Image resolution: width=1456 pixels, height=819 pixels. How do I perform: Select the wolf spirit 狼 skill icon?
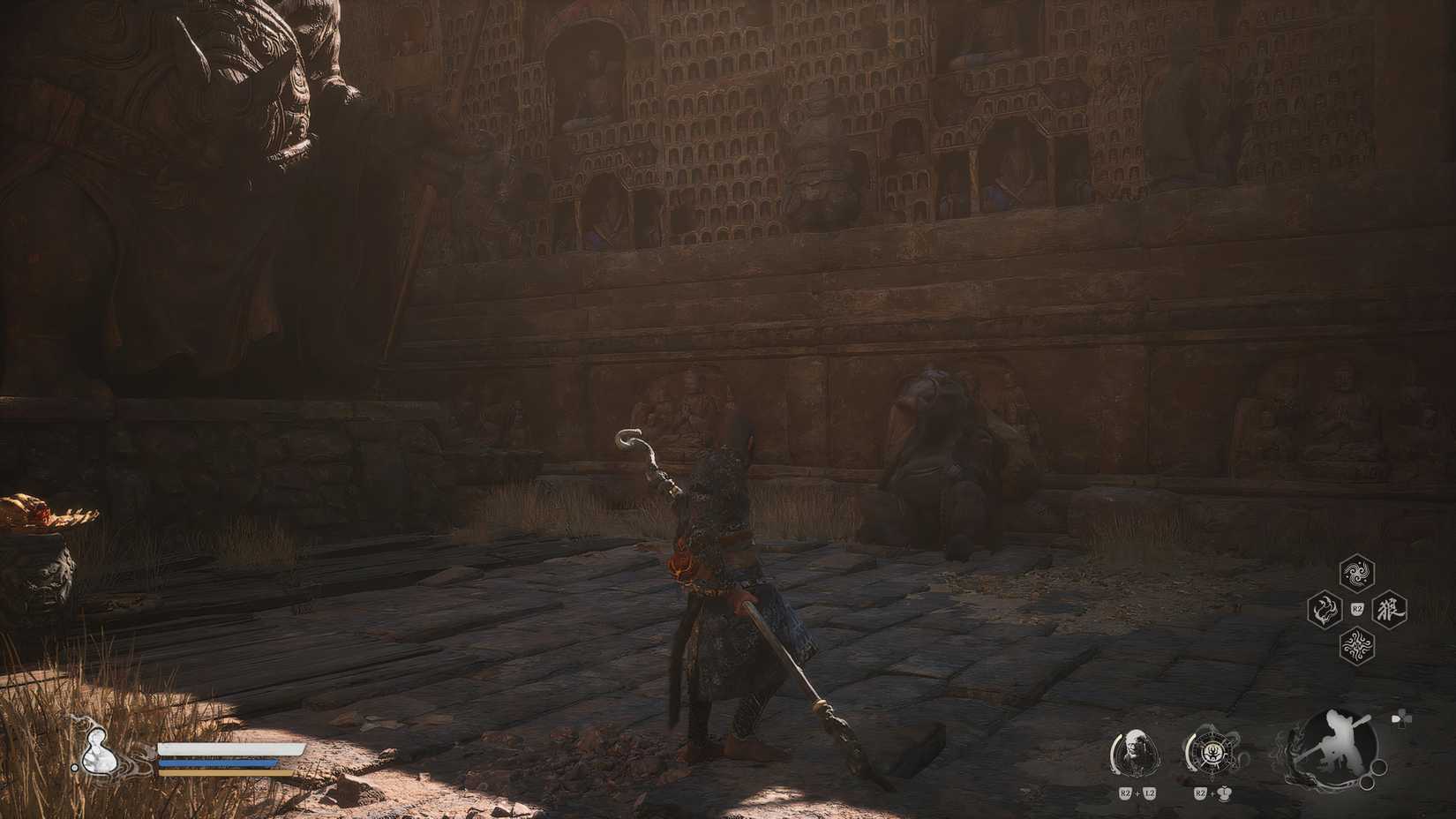click(1389, 609)
